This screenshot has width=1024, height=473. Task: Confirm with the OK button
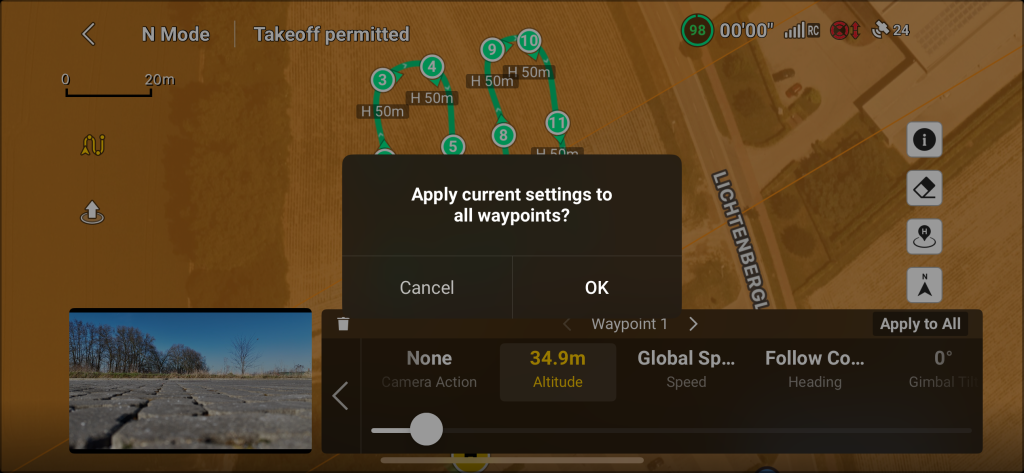(596, 287)
